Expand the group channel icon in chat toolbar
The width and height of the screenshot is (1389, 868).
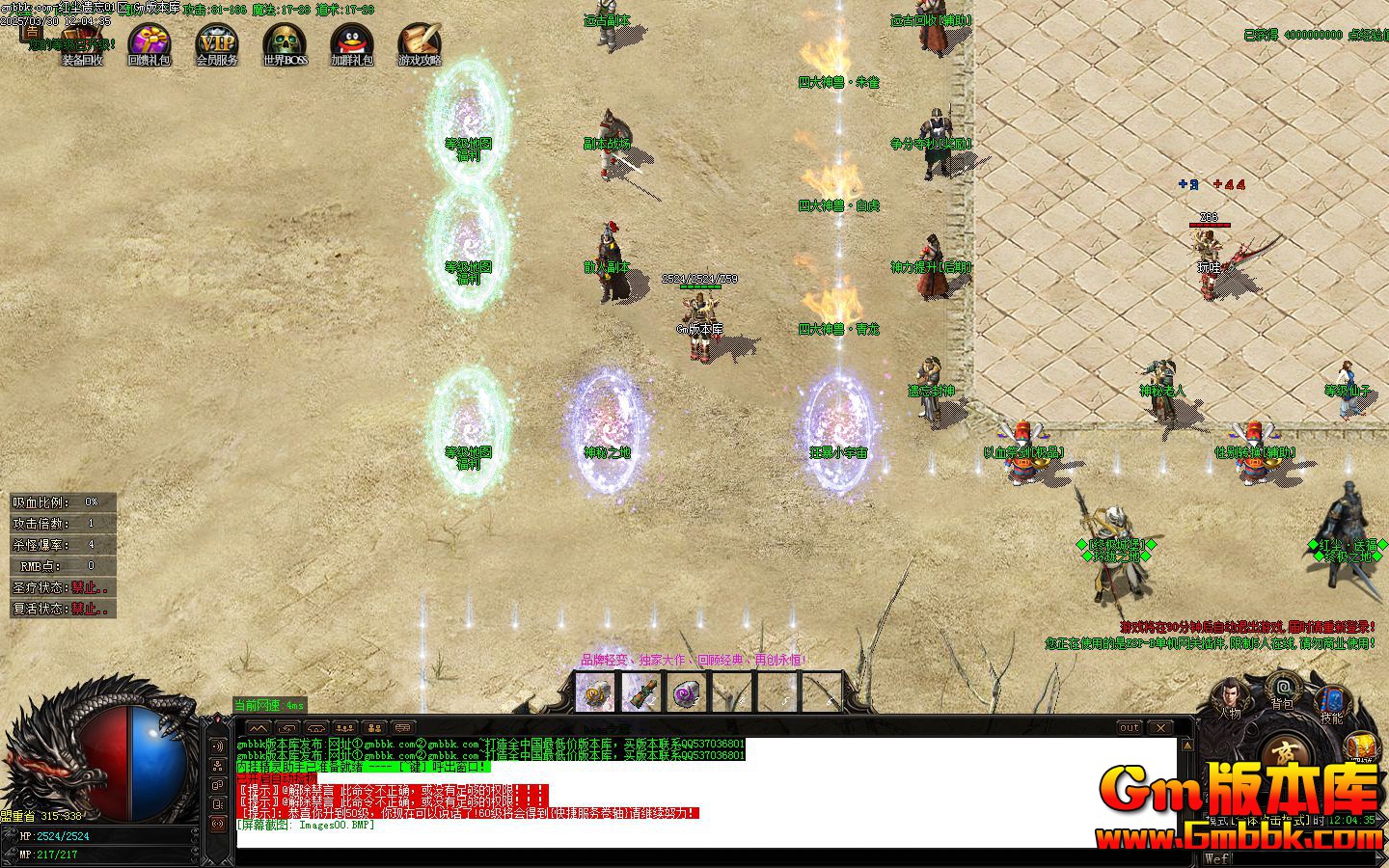coord(344,729)
